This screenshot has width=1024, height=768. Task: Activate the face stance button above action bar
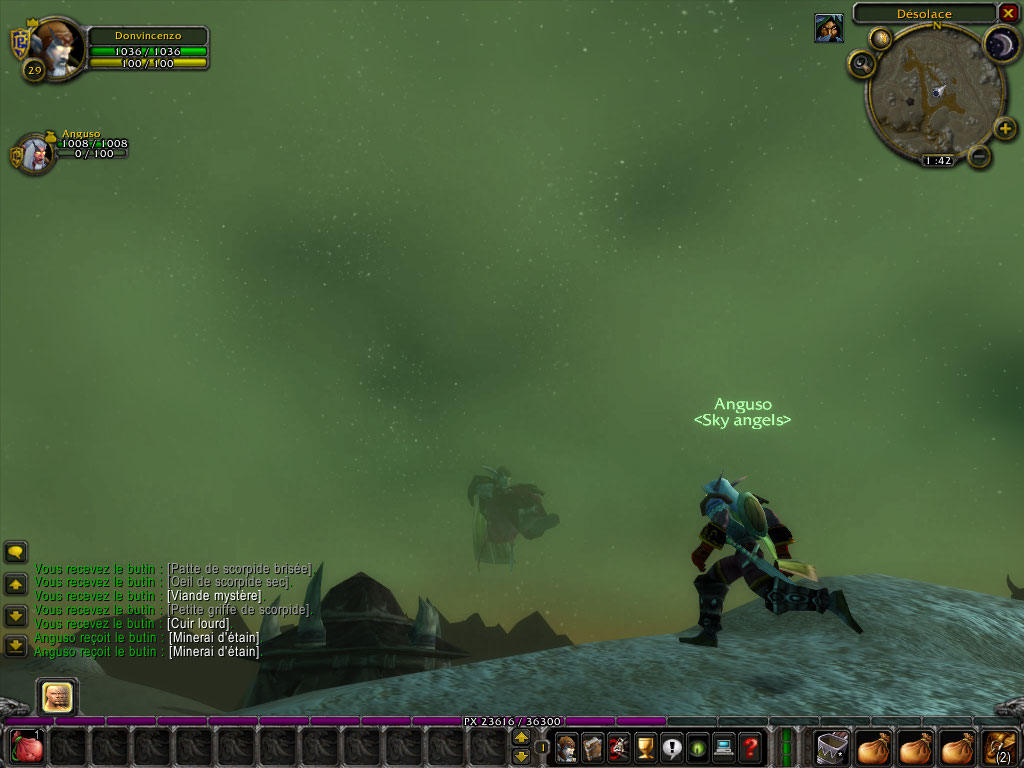[57, 697]
